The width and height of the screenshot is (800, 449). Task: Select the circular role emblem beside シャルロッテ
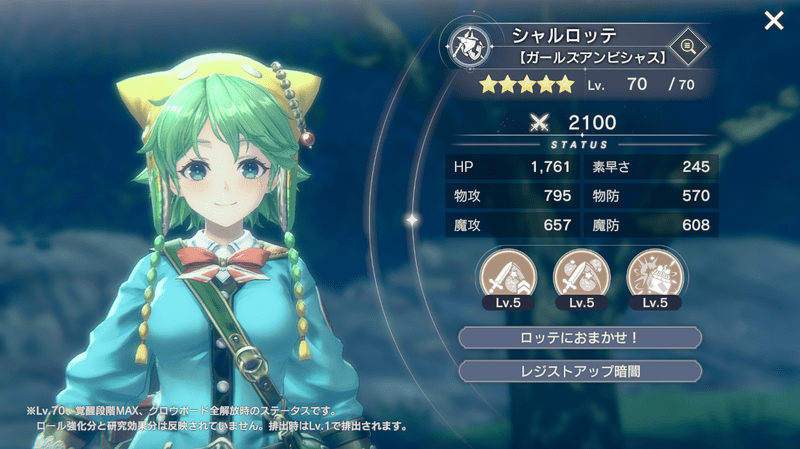coord(469,45)
